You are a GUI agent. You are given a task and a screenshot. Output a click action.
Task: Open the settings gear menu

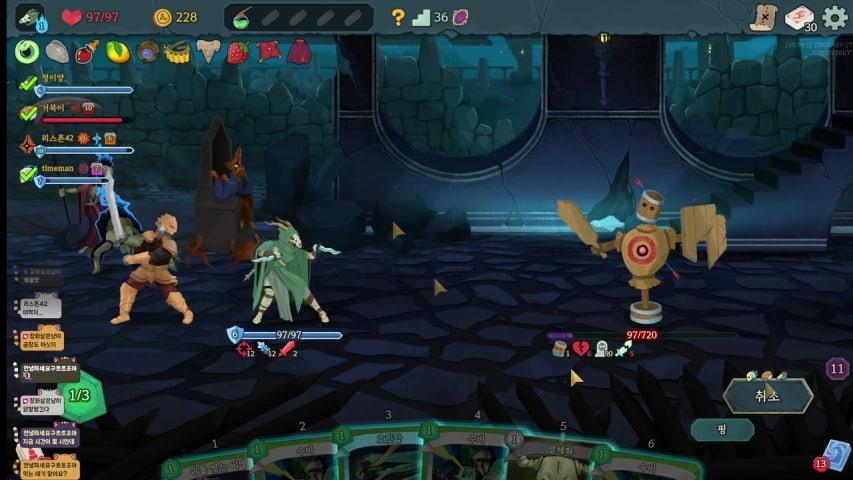834,18
